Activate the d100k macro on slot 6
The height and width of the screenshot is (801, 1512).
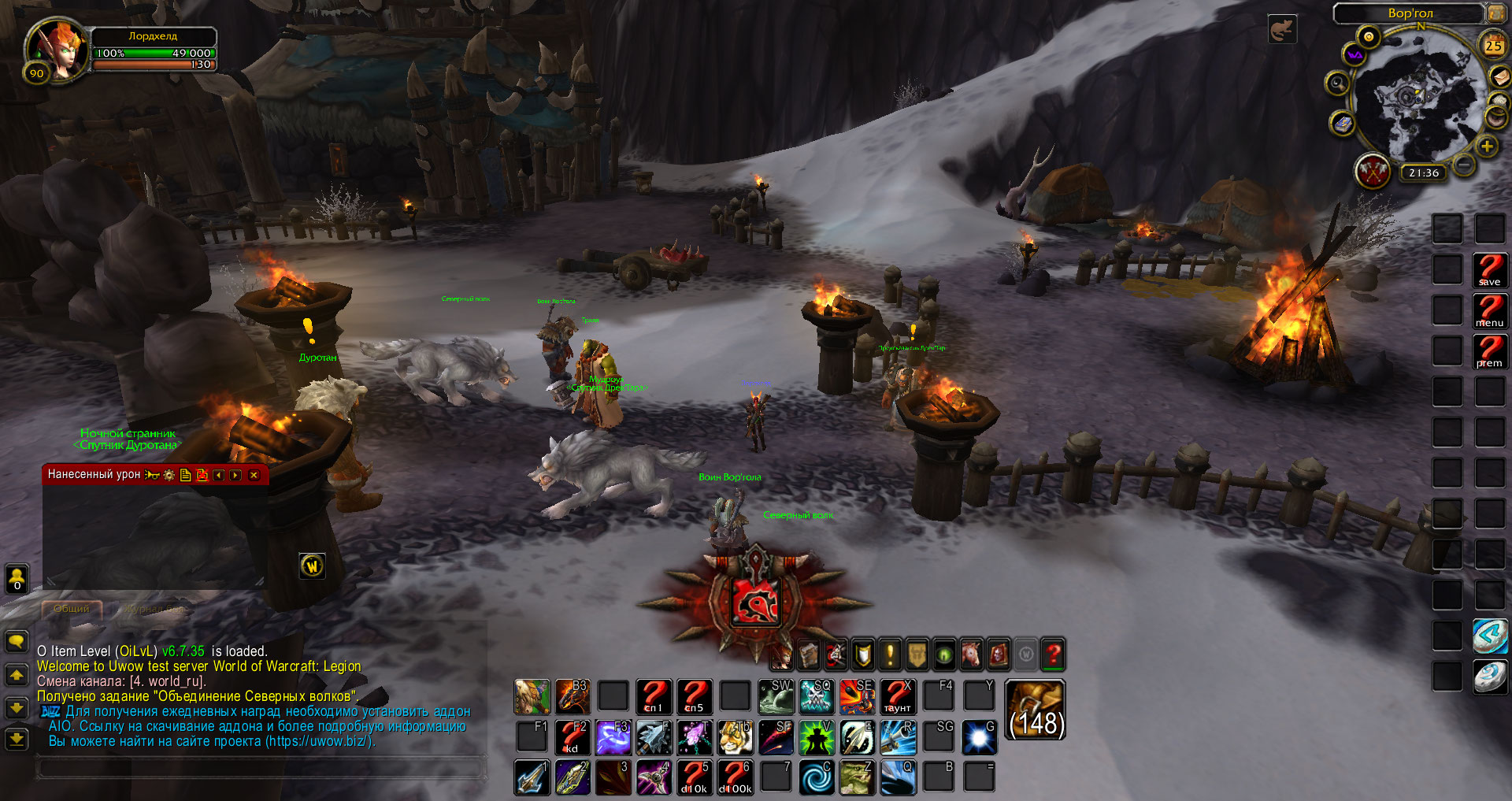tap(735, 777)
